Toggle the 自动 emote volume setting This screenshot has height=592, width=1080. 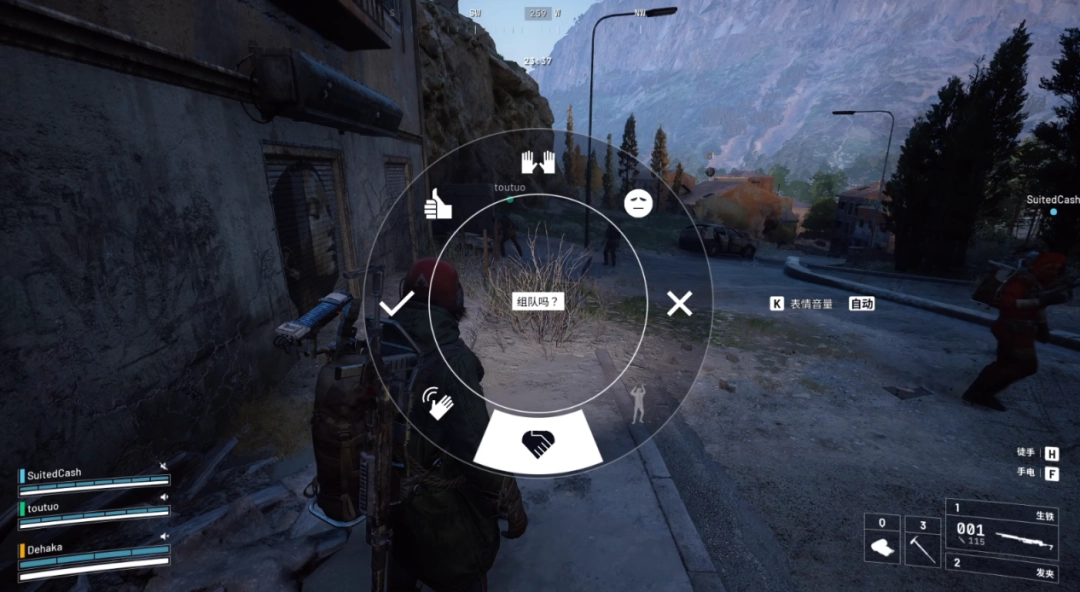(862, 303)
